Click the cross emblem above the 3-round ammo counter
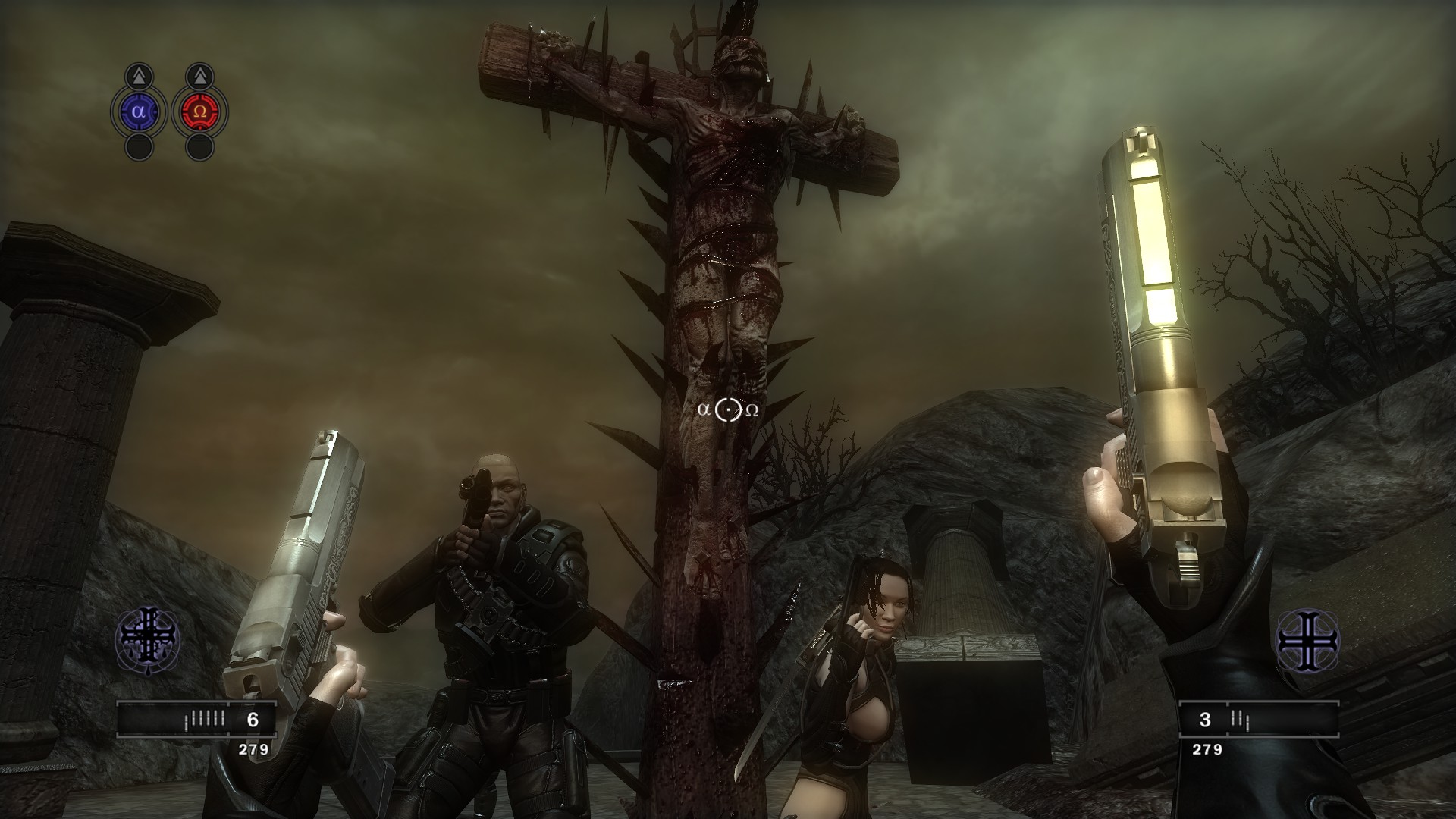1456x819 pixels. [x=1307, y=641]
